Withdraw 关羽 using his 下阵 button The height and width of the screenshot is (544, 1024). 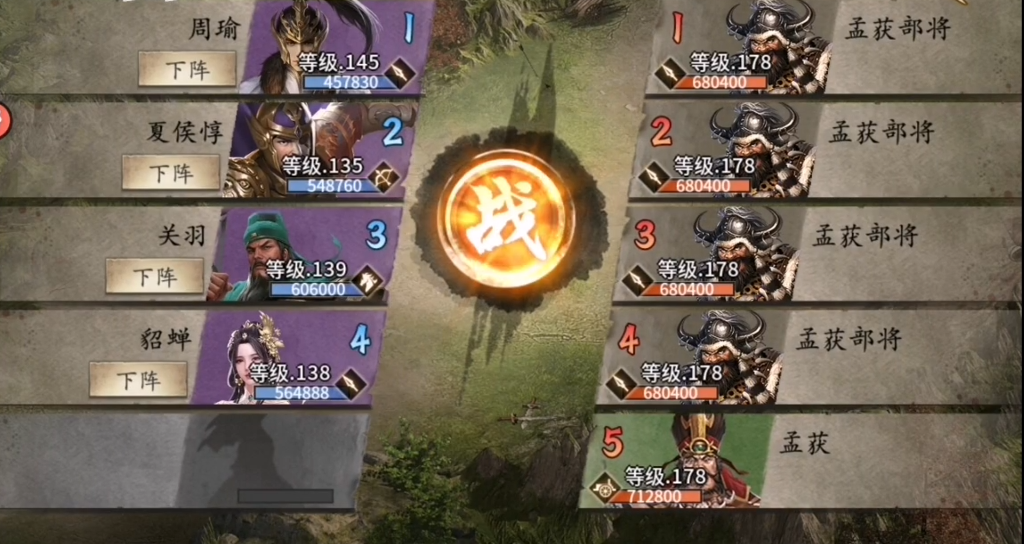pos(155,275)
